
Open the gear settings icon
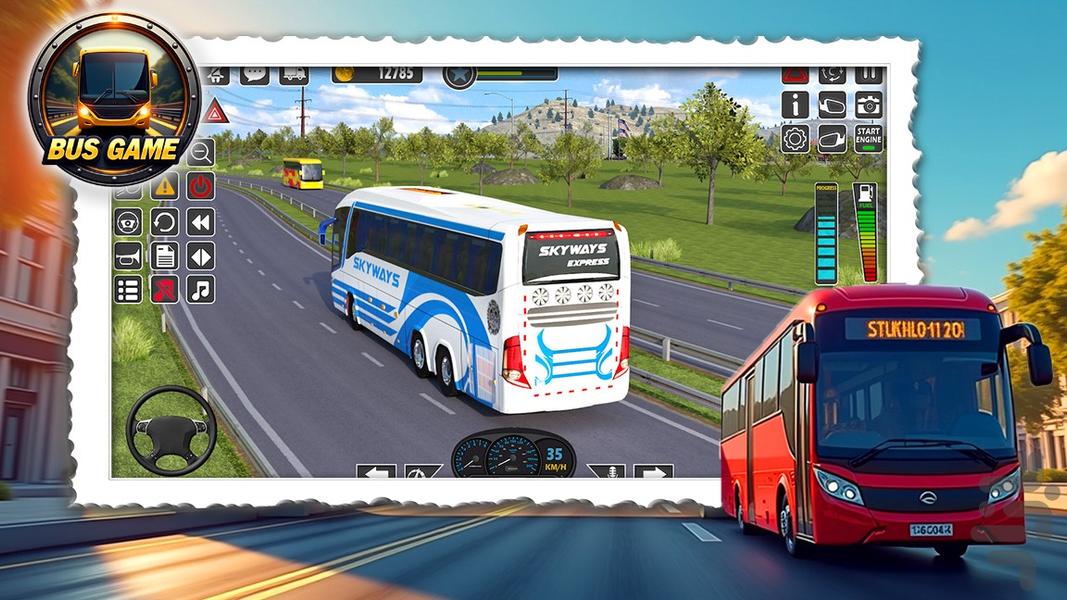click(x=795, y=138)
